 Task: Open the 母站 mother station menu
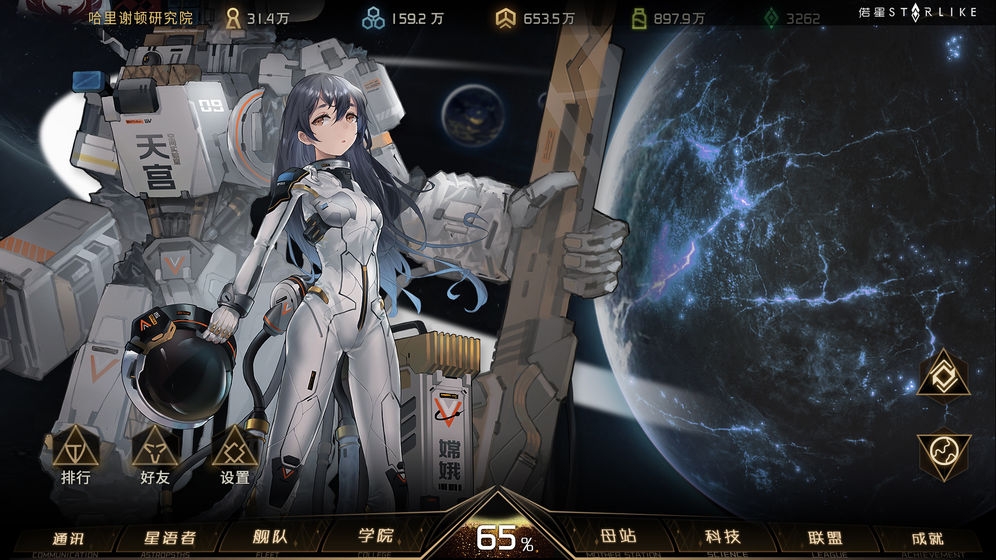pyautogui.click(x=618, y=537)
